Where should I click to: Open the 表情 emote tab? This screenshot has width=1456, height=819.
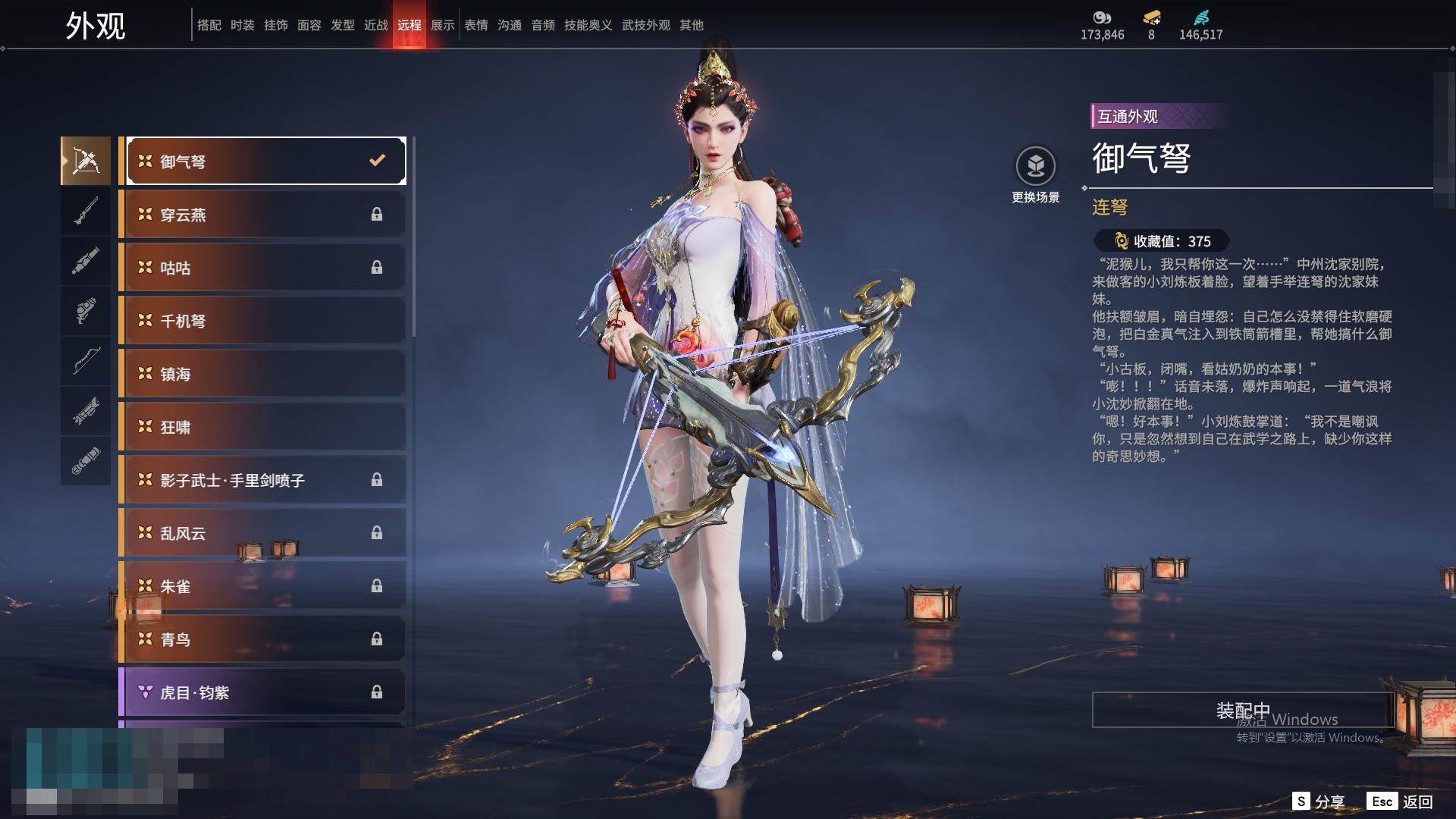tap(475, 25)
